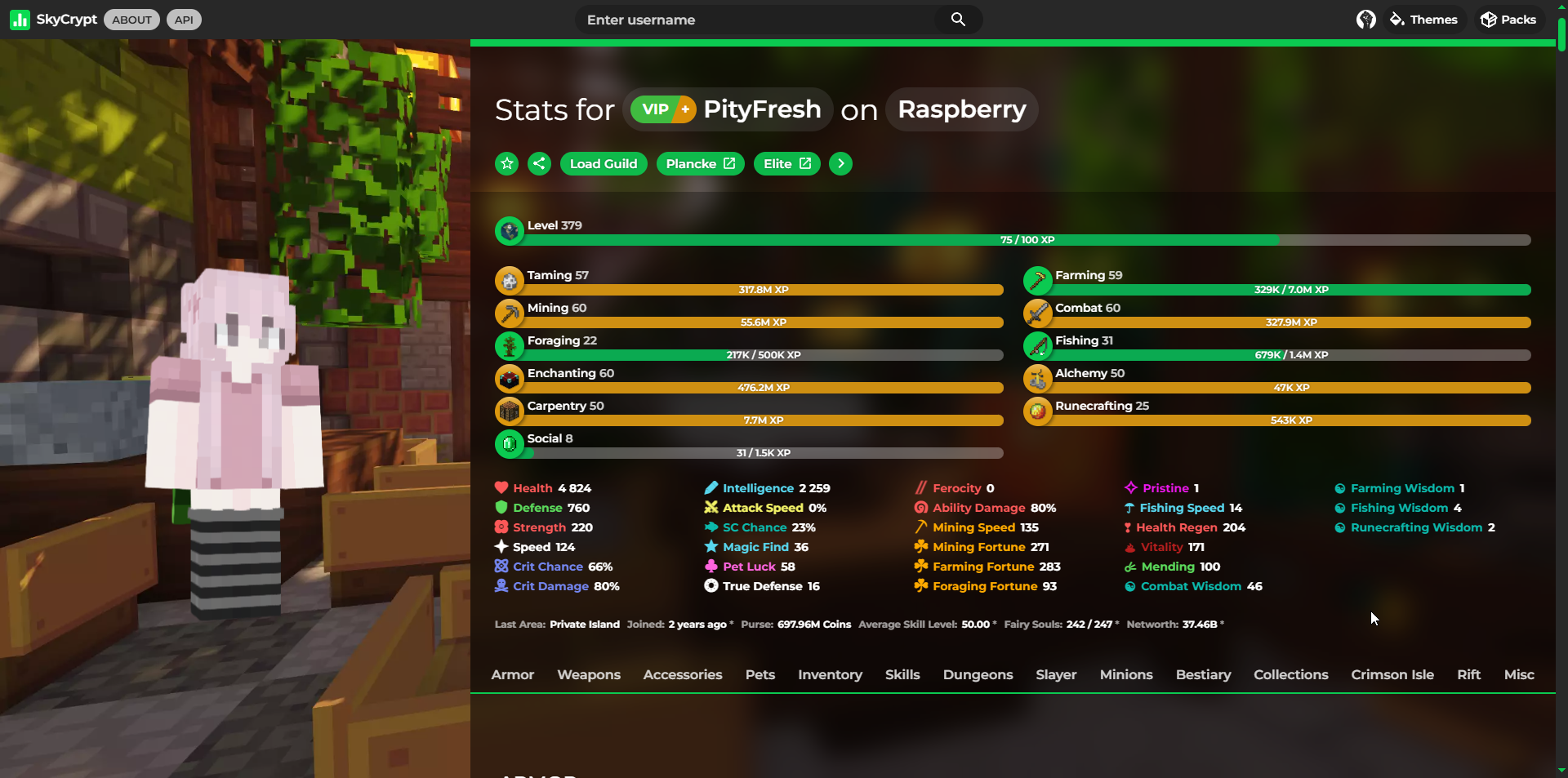The image size is (1568, 778).
Task: Click the Enter username input field
Action: [x=735, y=20]
